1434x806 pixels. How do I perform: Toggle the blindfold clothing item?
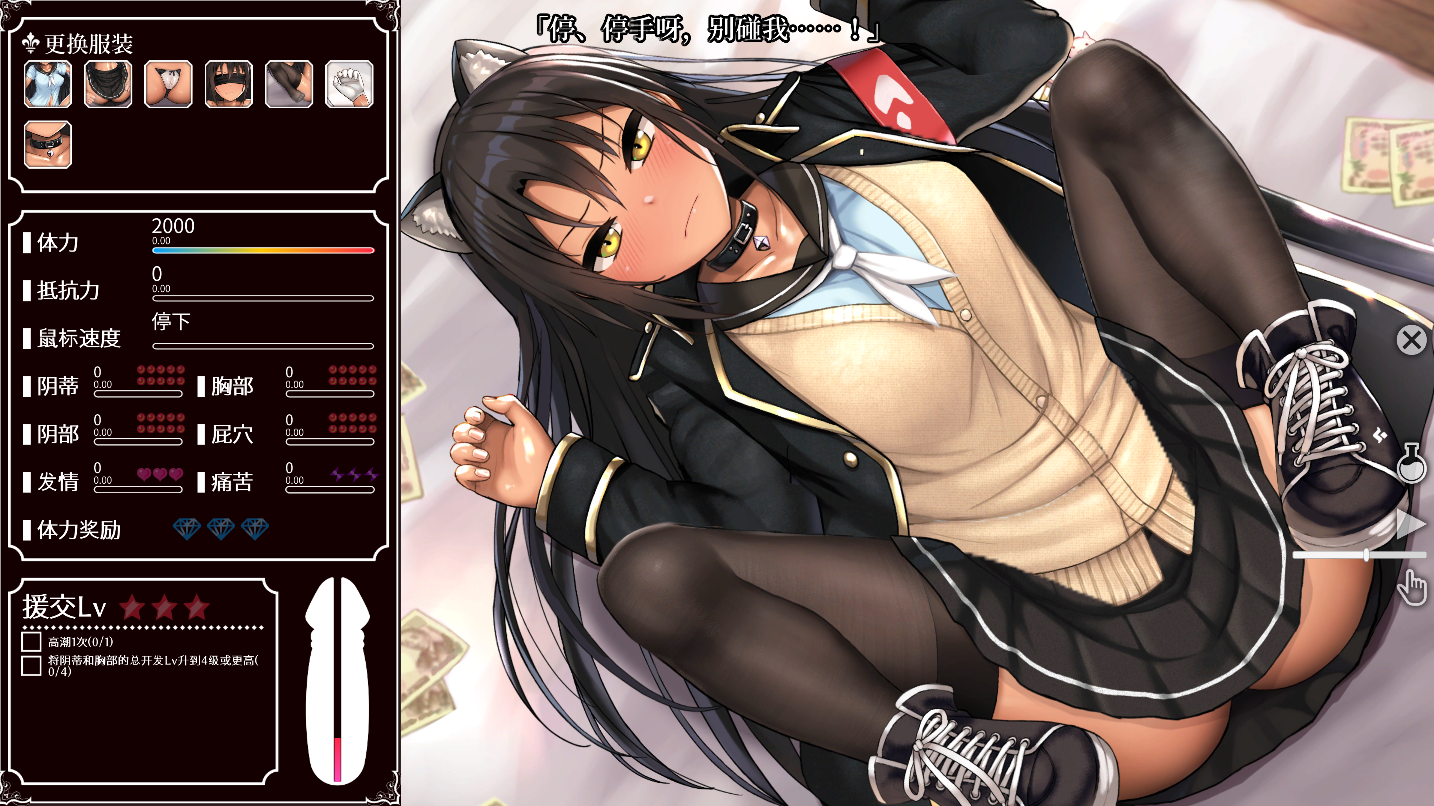click(x=228, y=84)
